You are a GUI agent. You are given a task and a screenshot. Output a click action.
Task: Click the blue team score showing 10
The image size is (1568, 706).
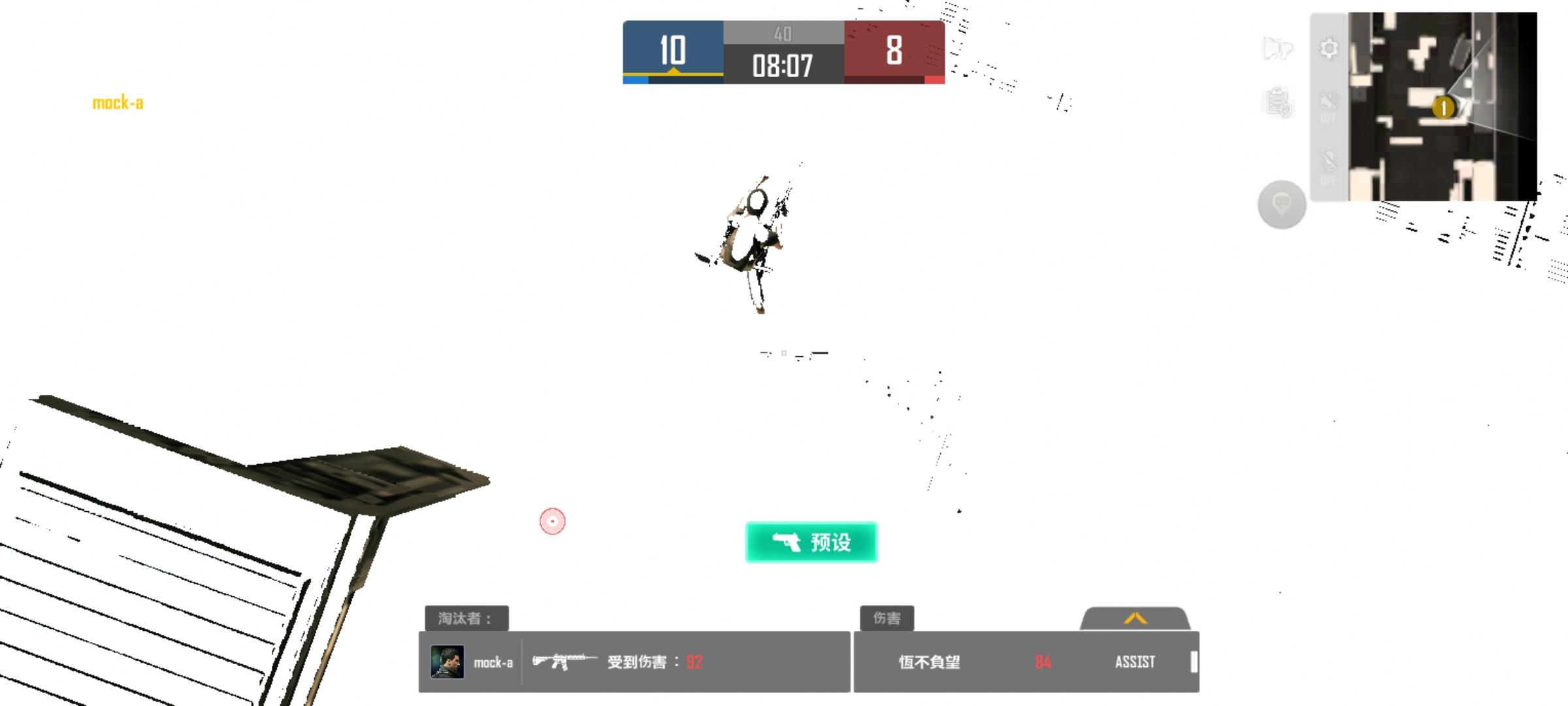click(673, 49)
